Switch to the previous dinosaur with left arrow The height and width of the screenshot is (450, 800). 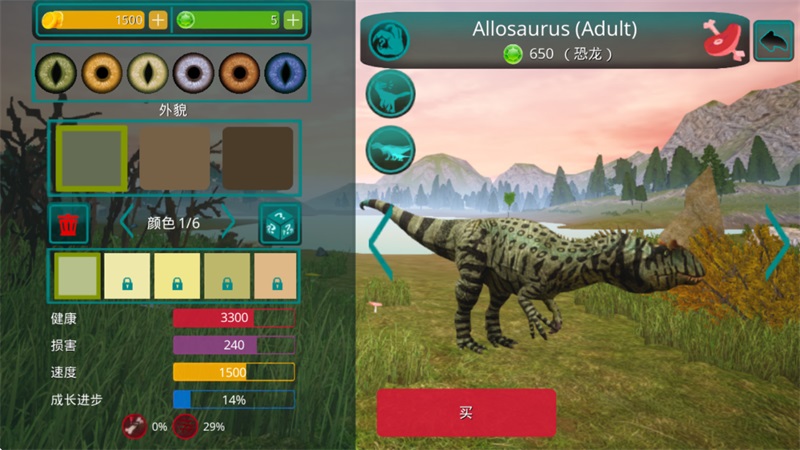click(x=381, y=243)
